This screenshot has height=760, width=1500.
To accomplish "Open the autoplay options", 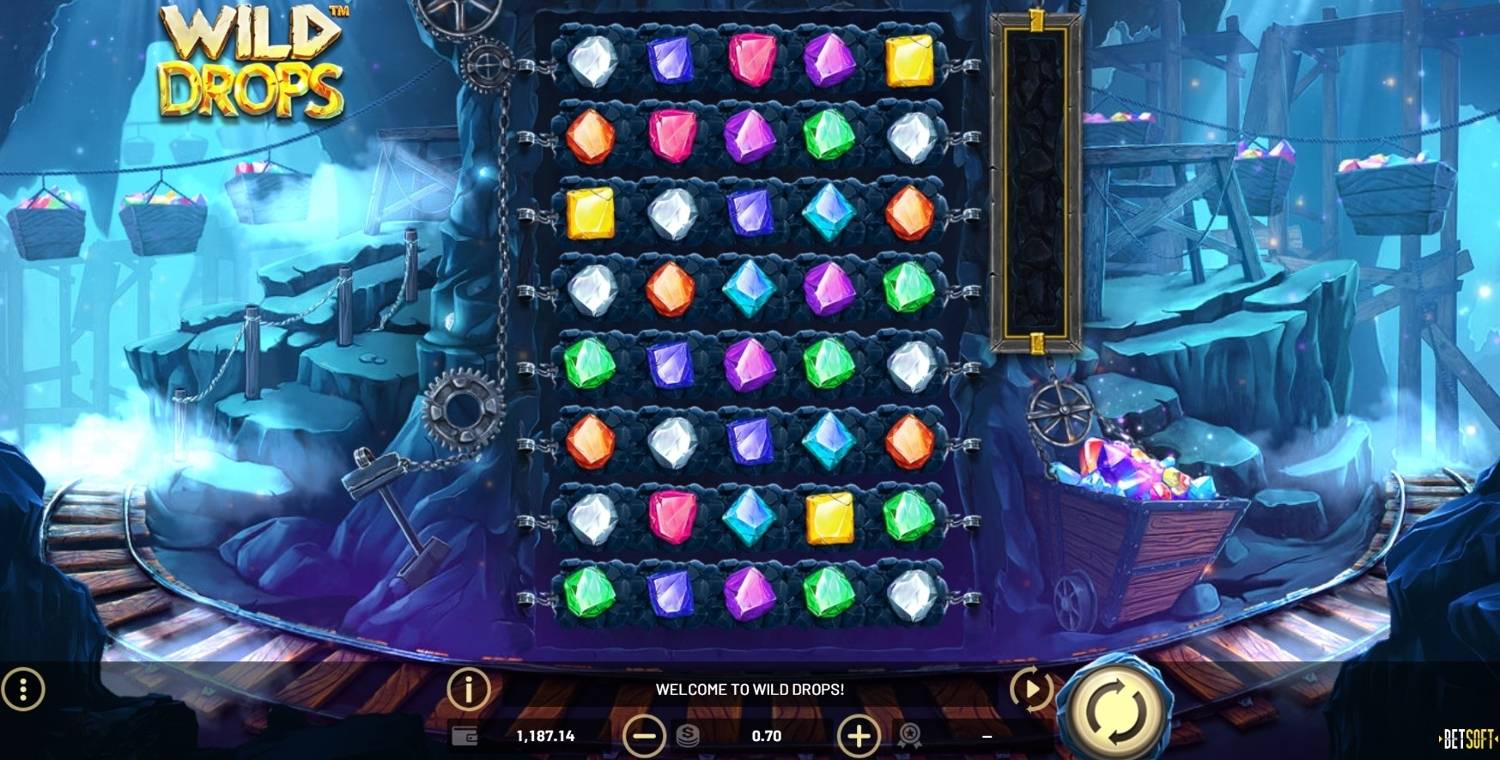I will [1031, 688].
